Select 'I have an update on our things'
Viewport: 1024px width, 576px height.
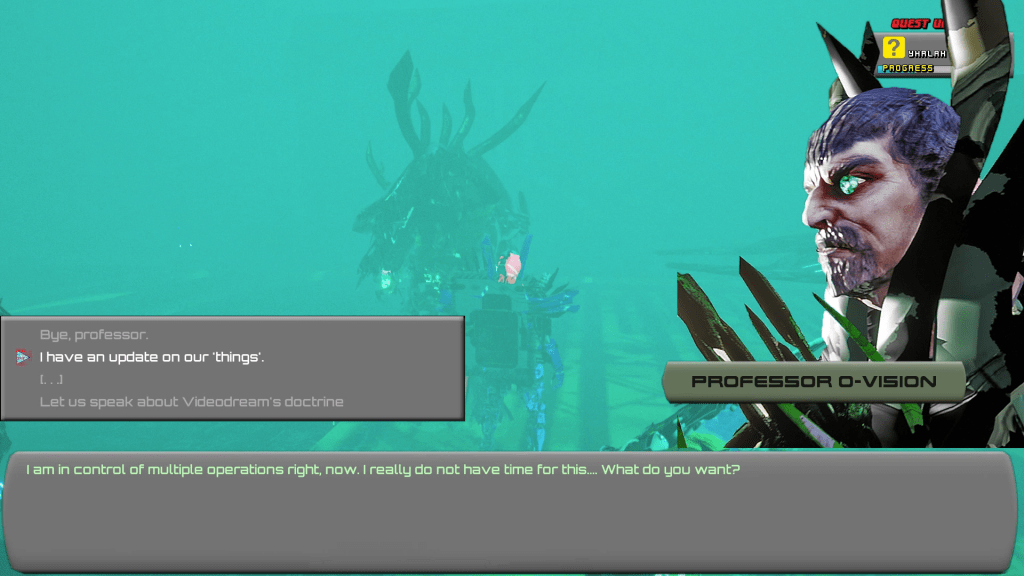pos(152,357)
